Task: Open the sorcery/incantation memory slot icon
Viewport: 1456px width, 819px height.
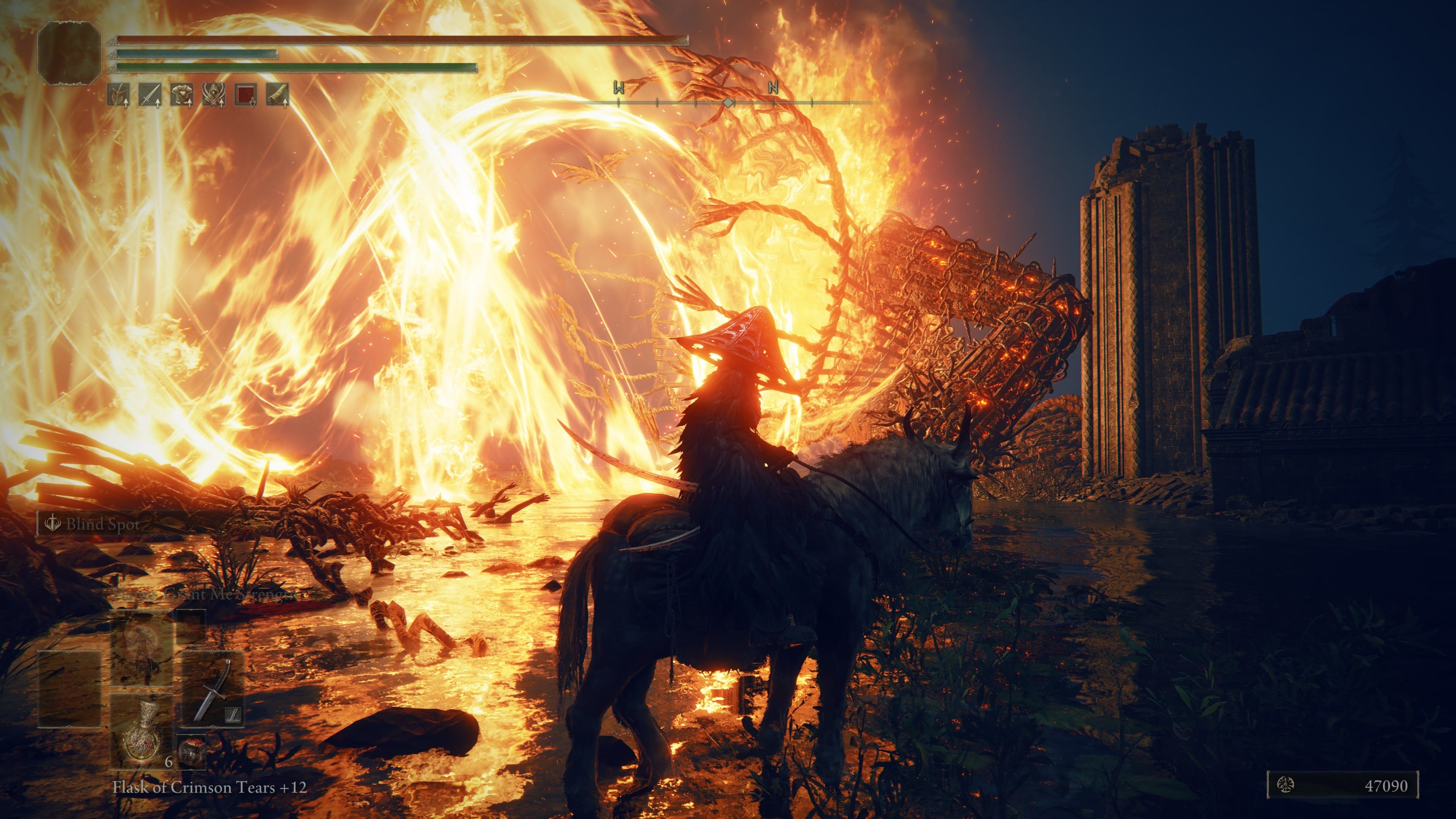Action: click(142, 643)
